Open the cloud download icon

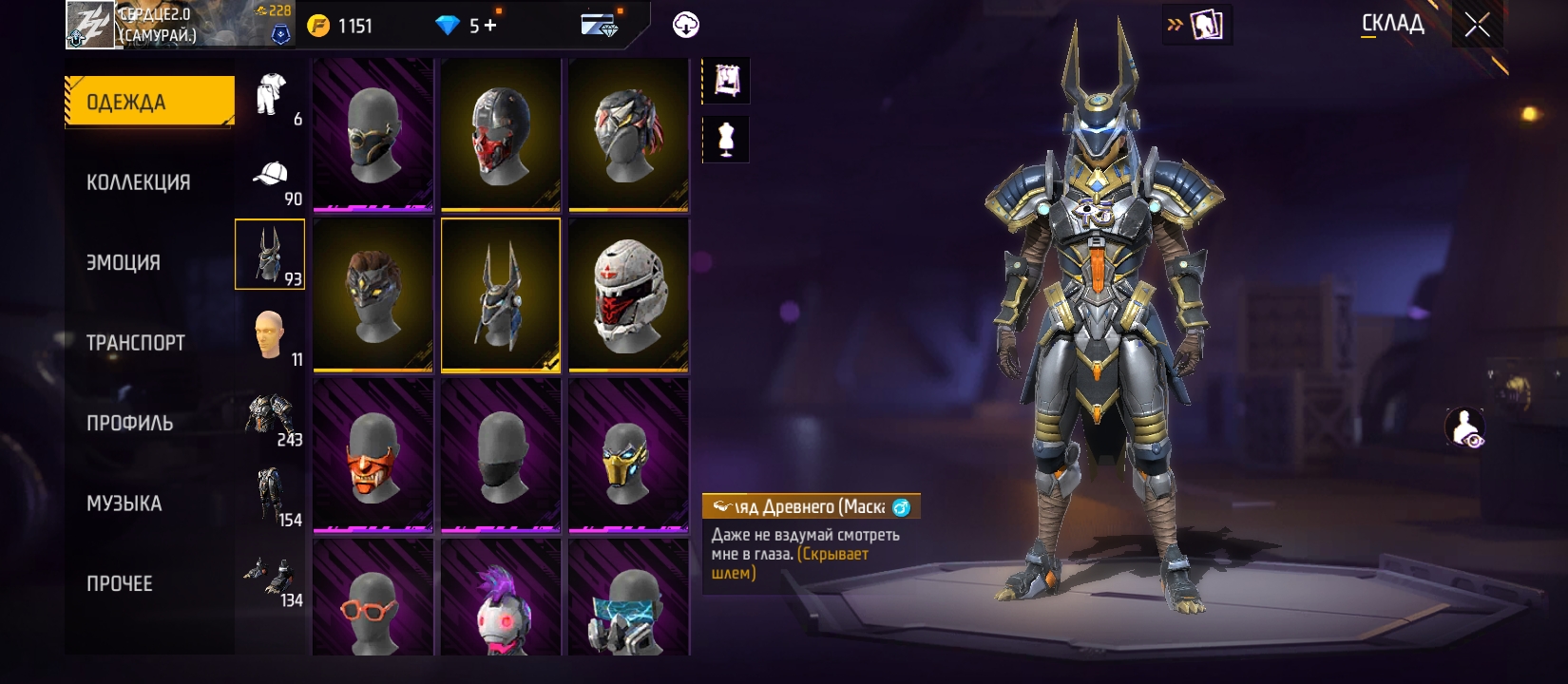pos(685,26)
